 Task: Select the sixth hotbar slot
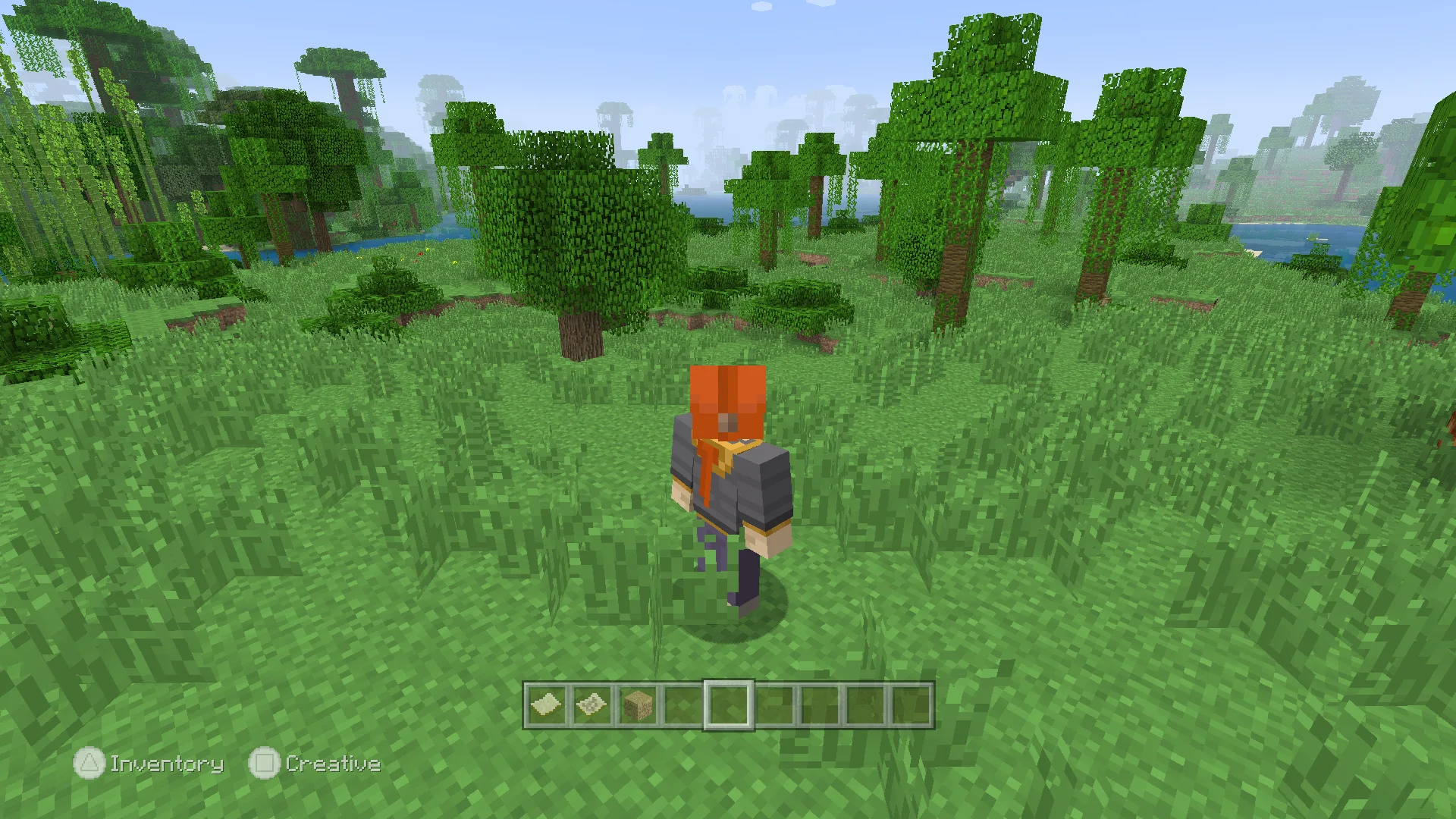coord(773,706)
